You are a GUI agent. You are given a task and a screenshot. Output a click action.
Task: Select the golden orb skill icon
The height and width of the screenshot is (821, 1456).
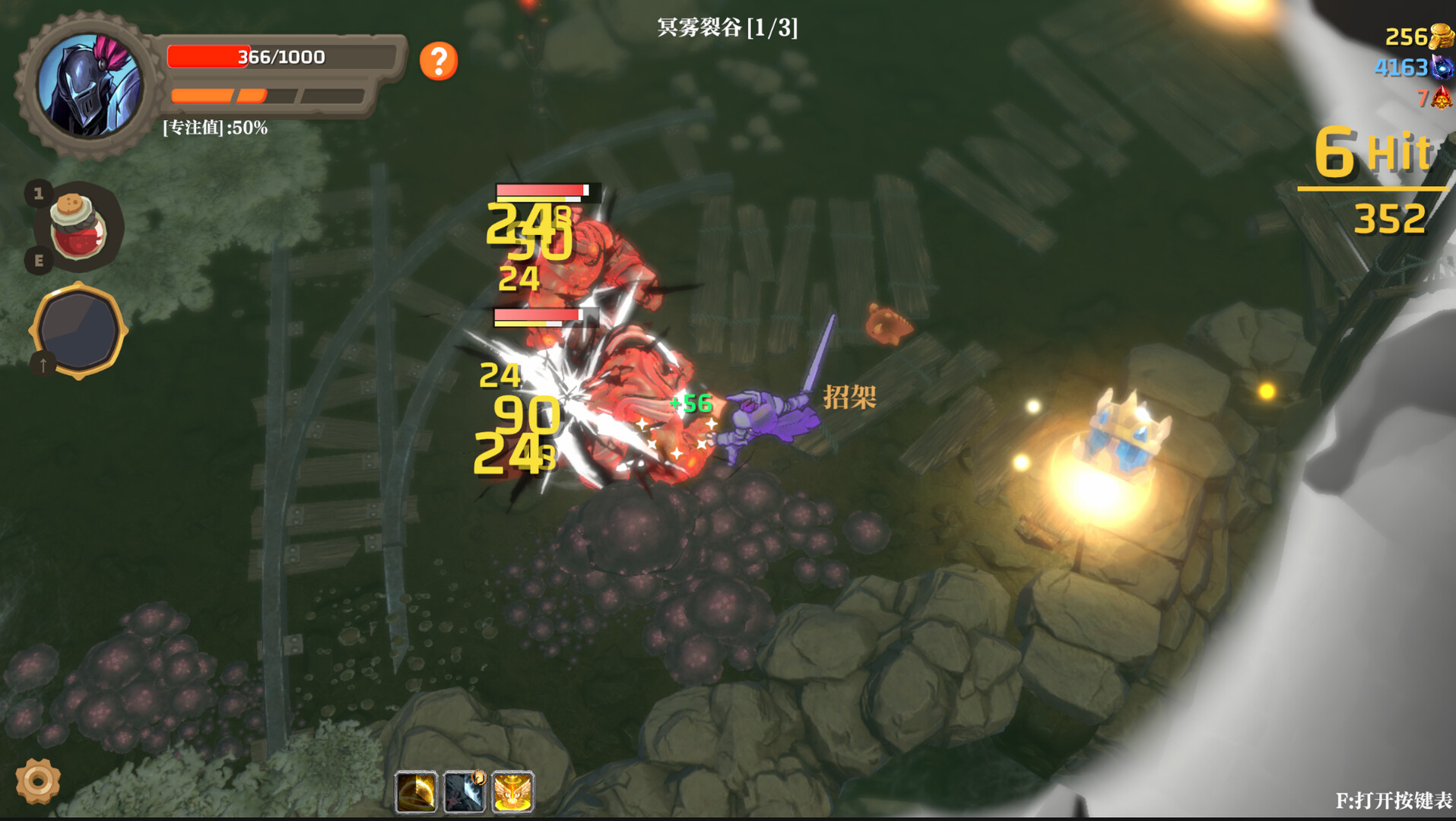[x=414, y=793]
